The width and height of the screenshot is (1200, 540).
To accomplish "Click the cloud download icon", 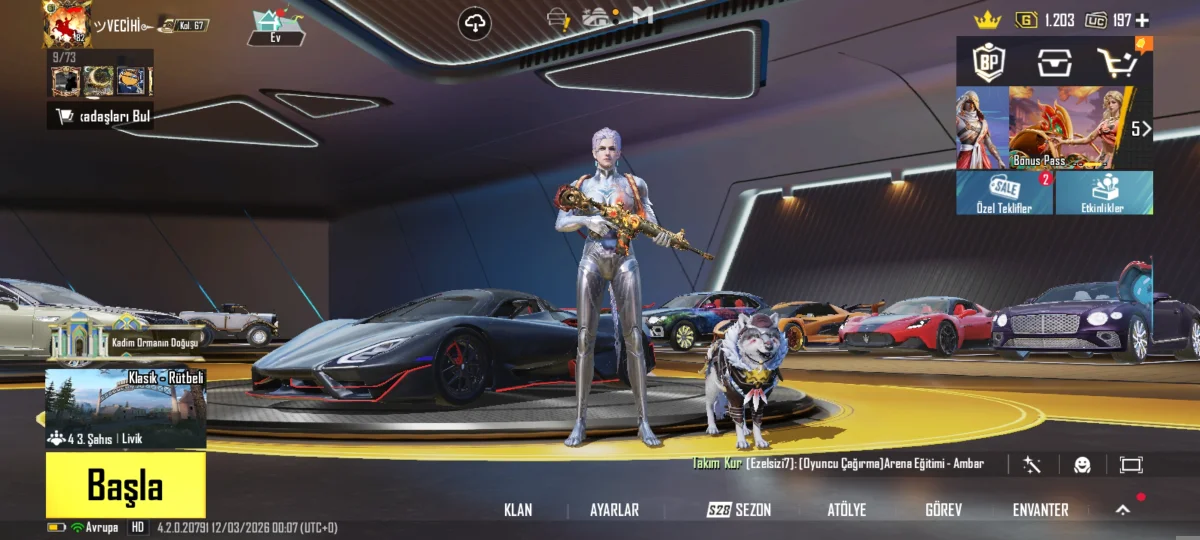I will pos(475,23).
